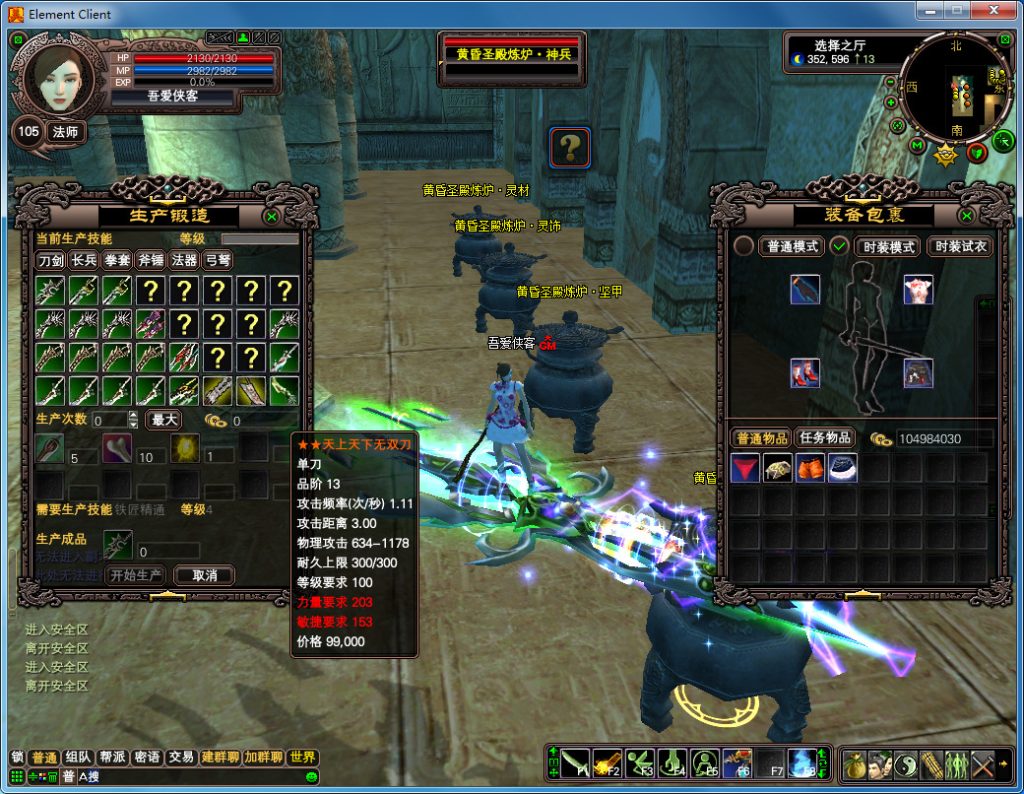Switch to the 长兵 weapon tab
This screenshot has height=794, width=1024.
click(x=84, y=261)
